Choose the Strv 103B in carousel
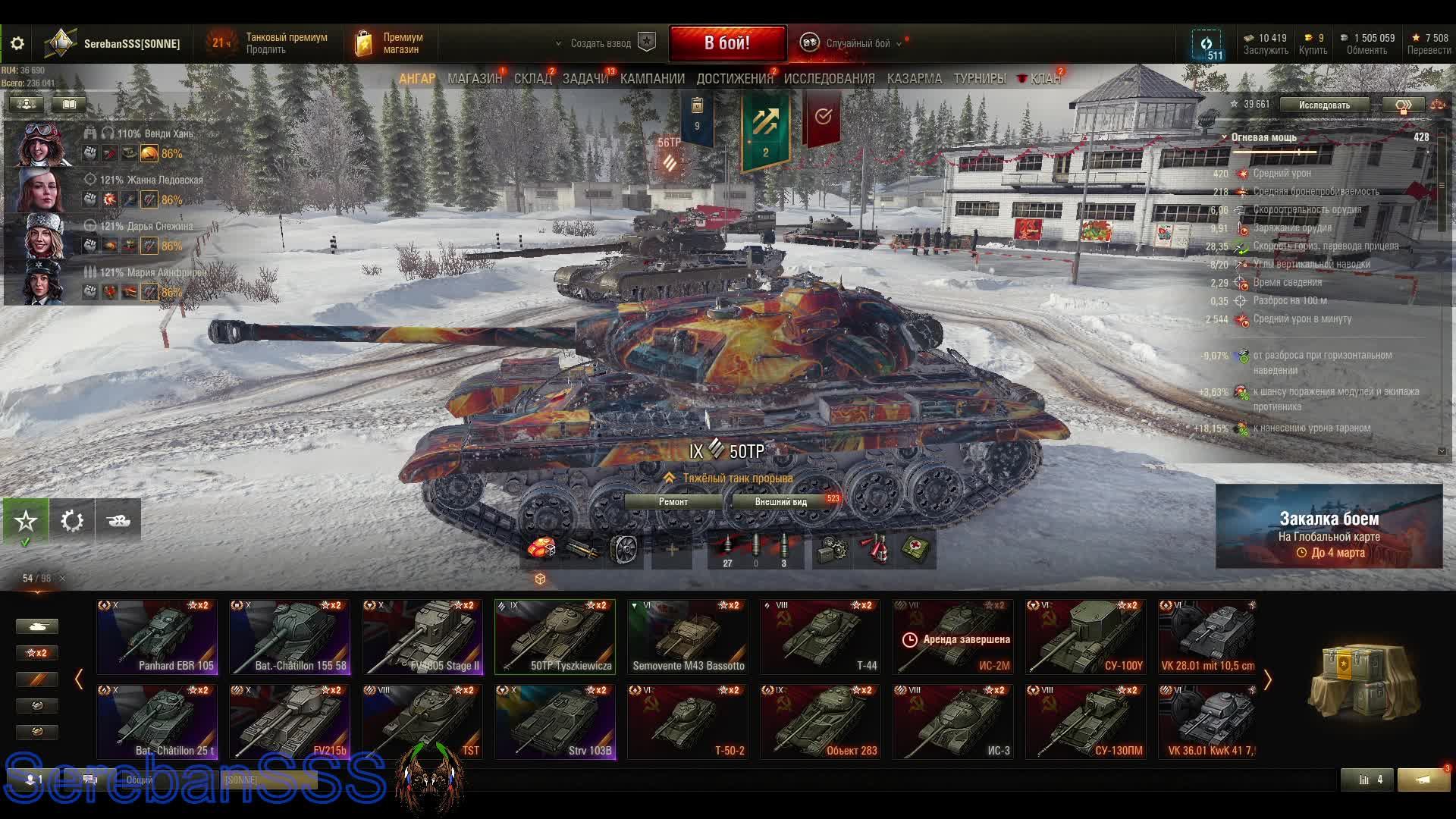 tap(555, 722)
